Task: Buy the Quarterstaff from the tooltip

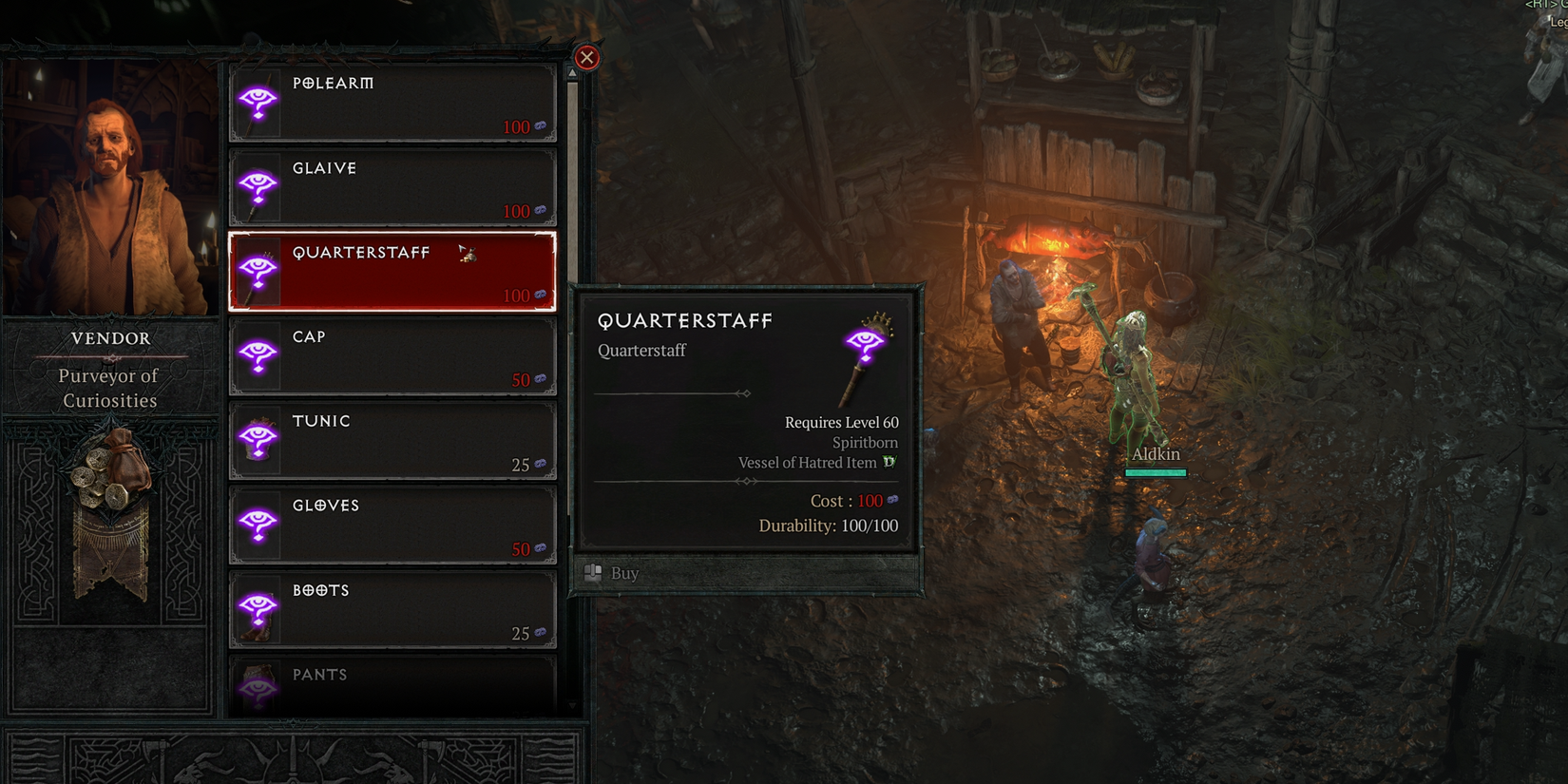Action: click(x=624, y=573)
